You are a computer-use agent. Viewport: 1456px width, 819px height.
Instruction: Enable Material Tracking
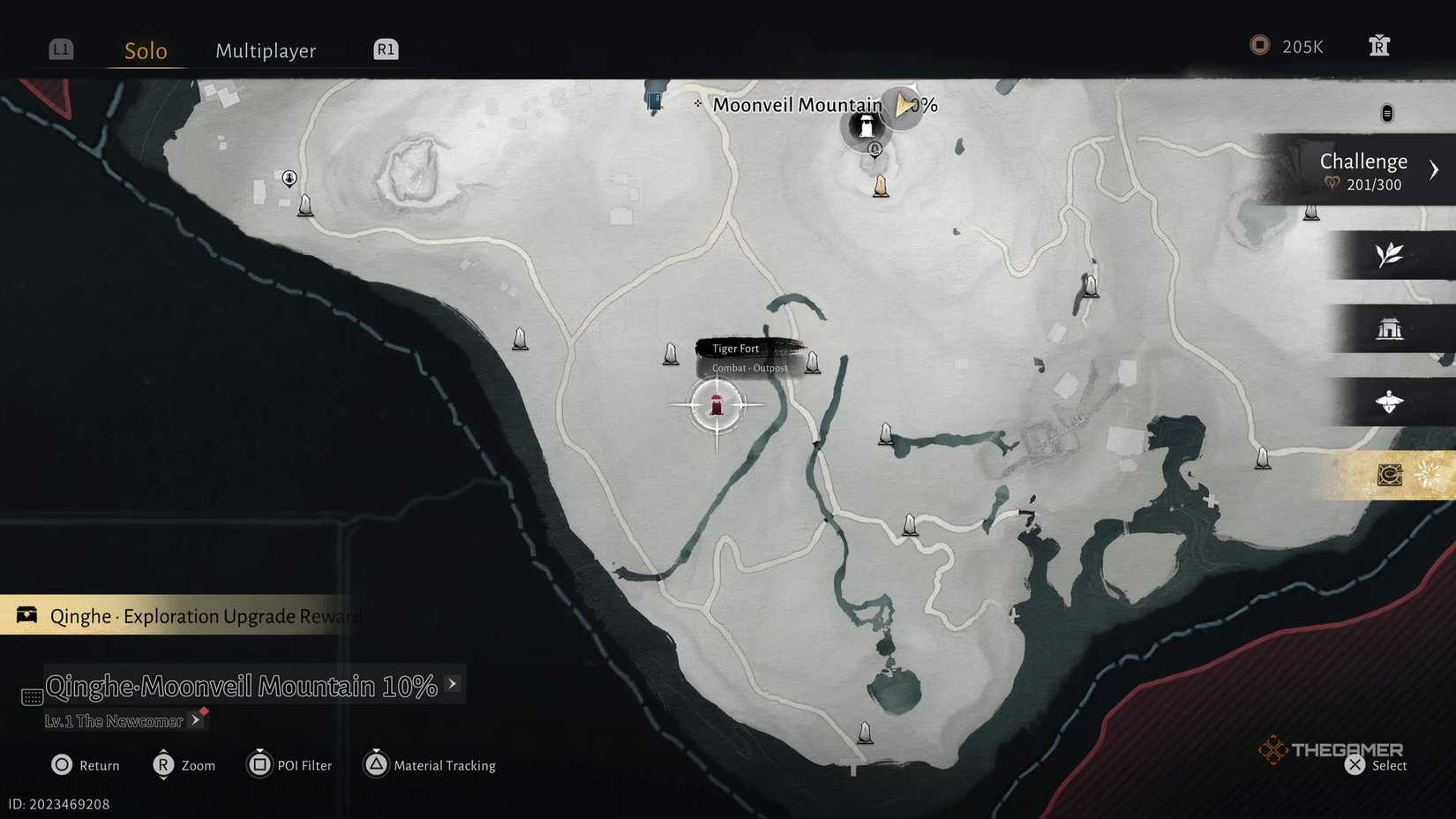pyautogui.click(x=430, y=765)
